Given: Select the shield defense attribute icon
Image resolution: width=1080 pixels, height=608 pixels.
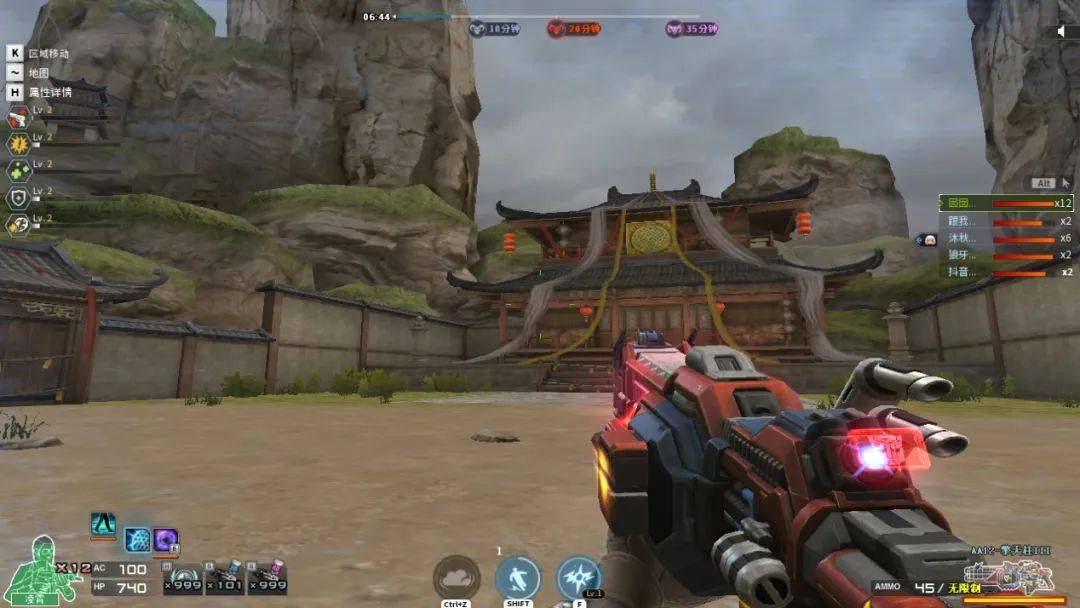Looking at the screenshot, I should pos(17,198).
